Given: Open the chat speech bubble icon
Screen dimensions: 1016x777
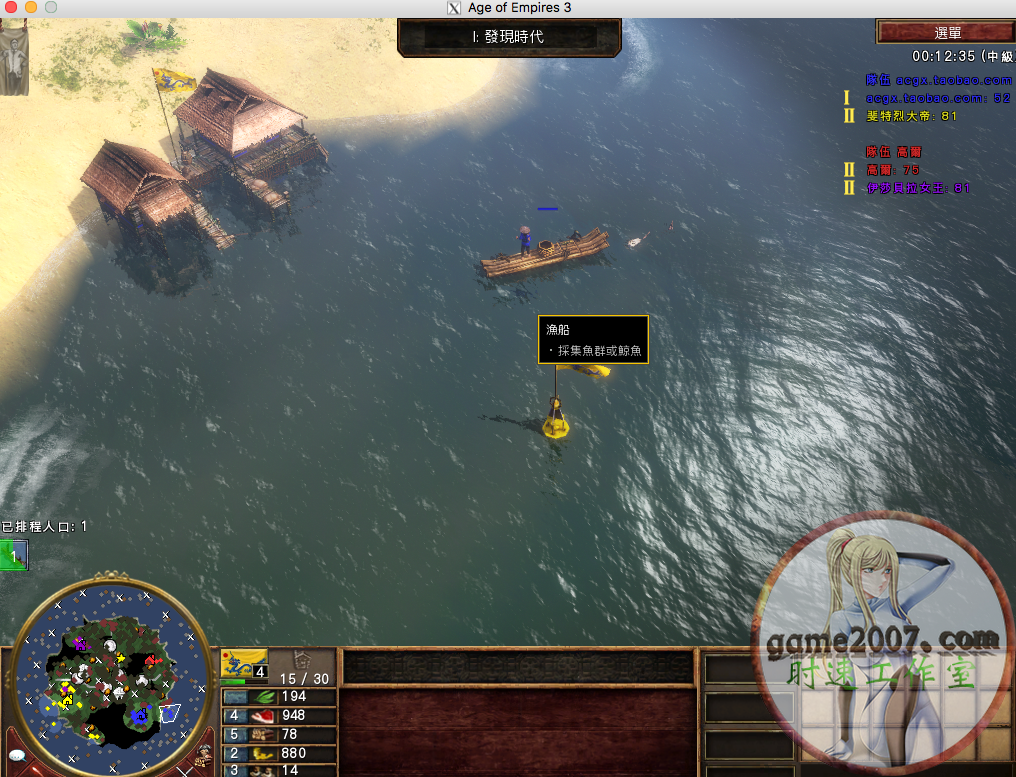Looking at the screenshot, I should pyautogui.click(x=17, y=755).
